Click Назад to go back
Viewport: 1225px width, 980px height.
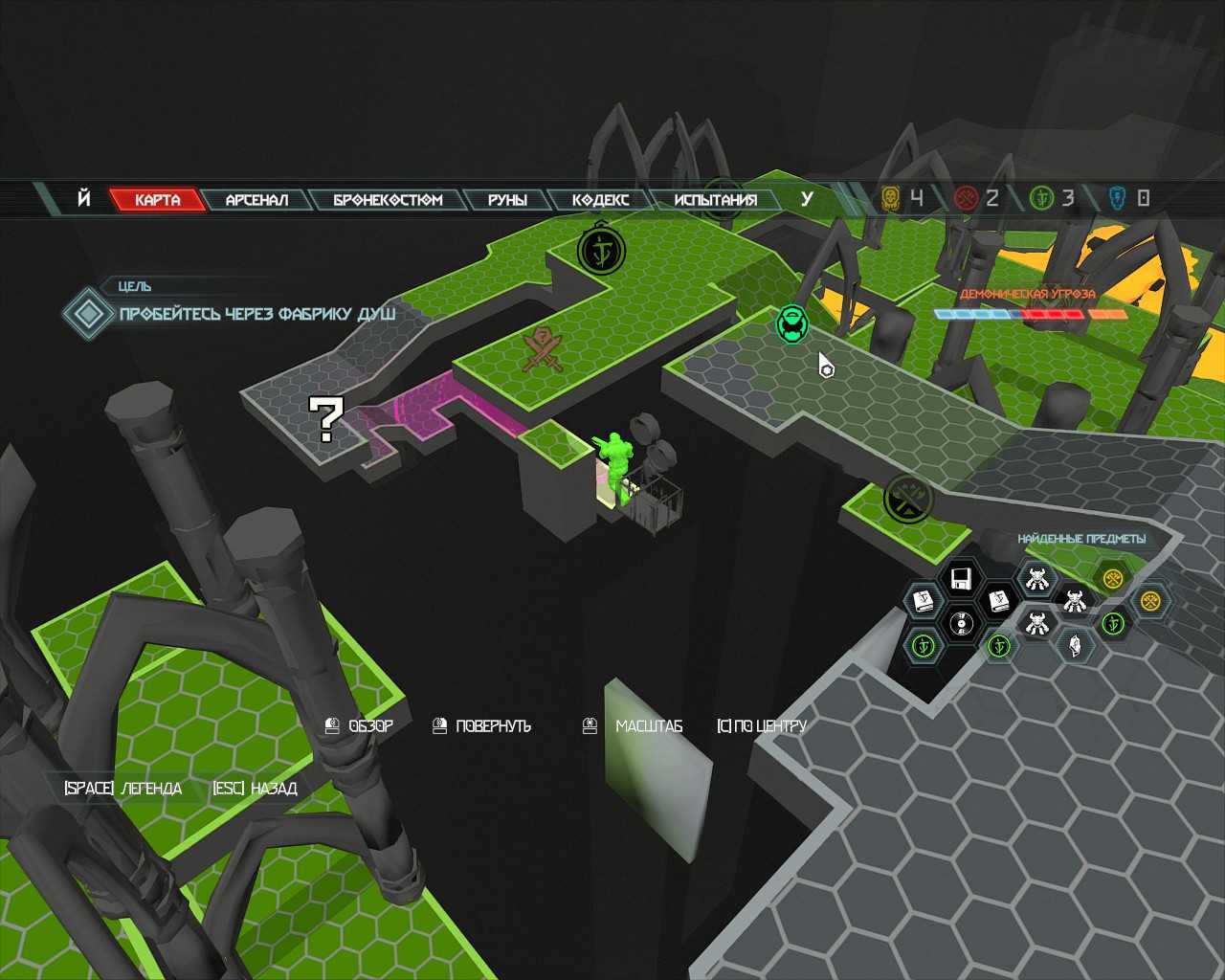tap(255, 789)
